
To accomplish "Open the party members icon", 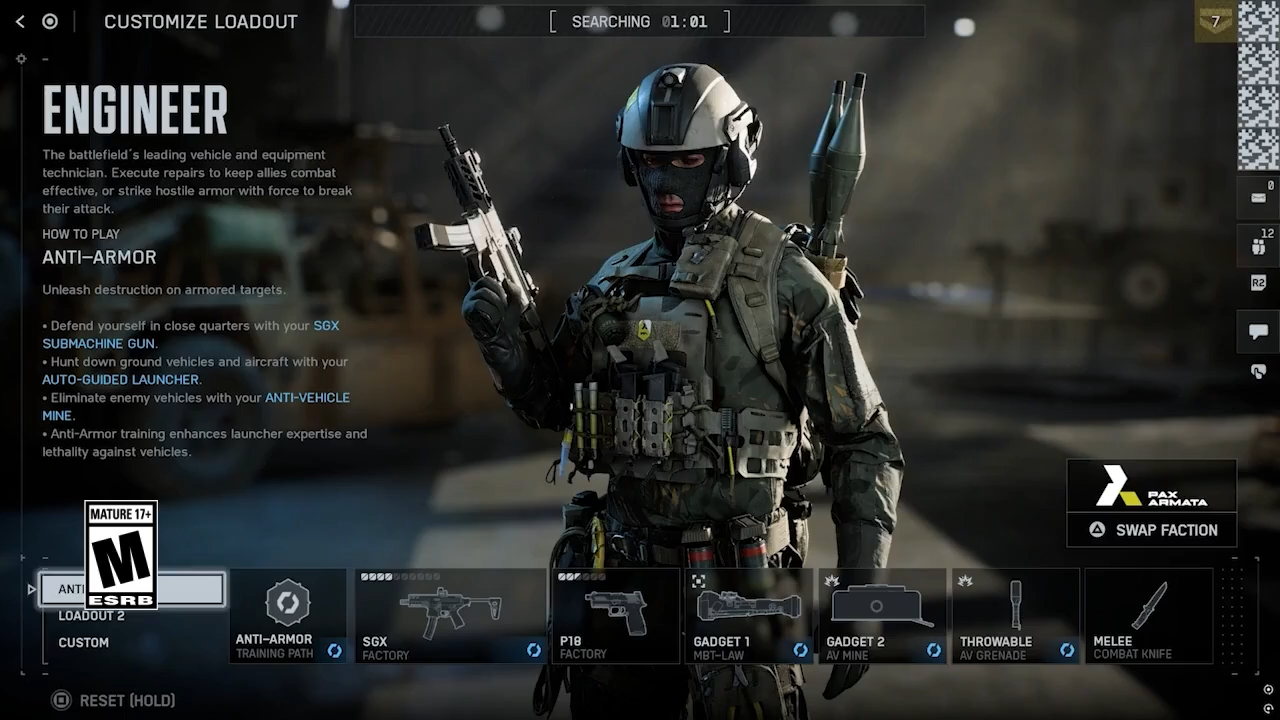I will pyautogui.click(x=1258, y=246).
